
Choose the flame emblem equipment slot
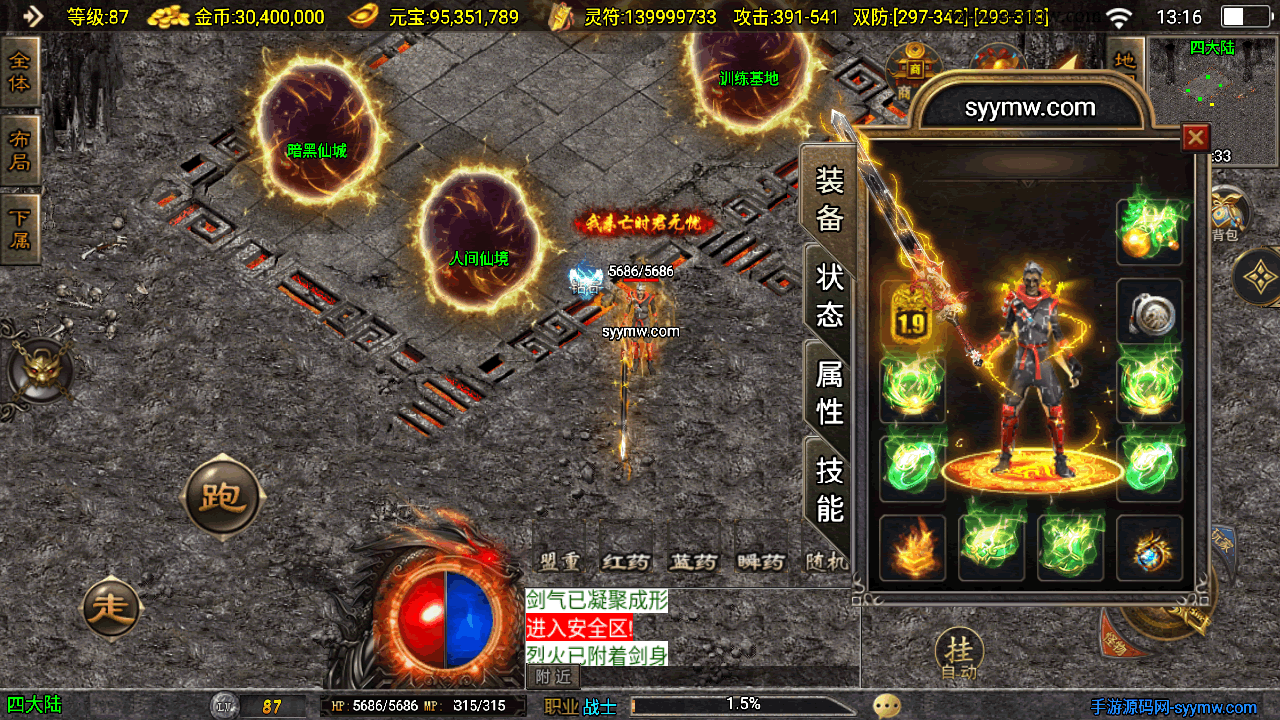pos(911,547)
